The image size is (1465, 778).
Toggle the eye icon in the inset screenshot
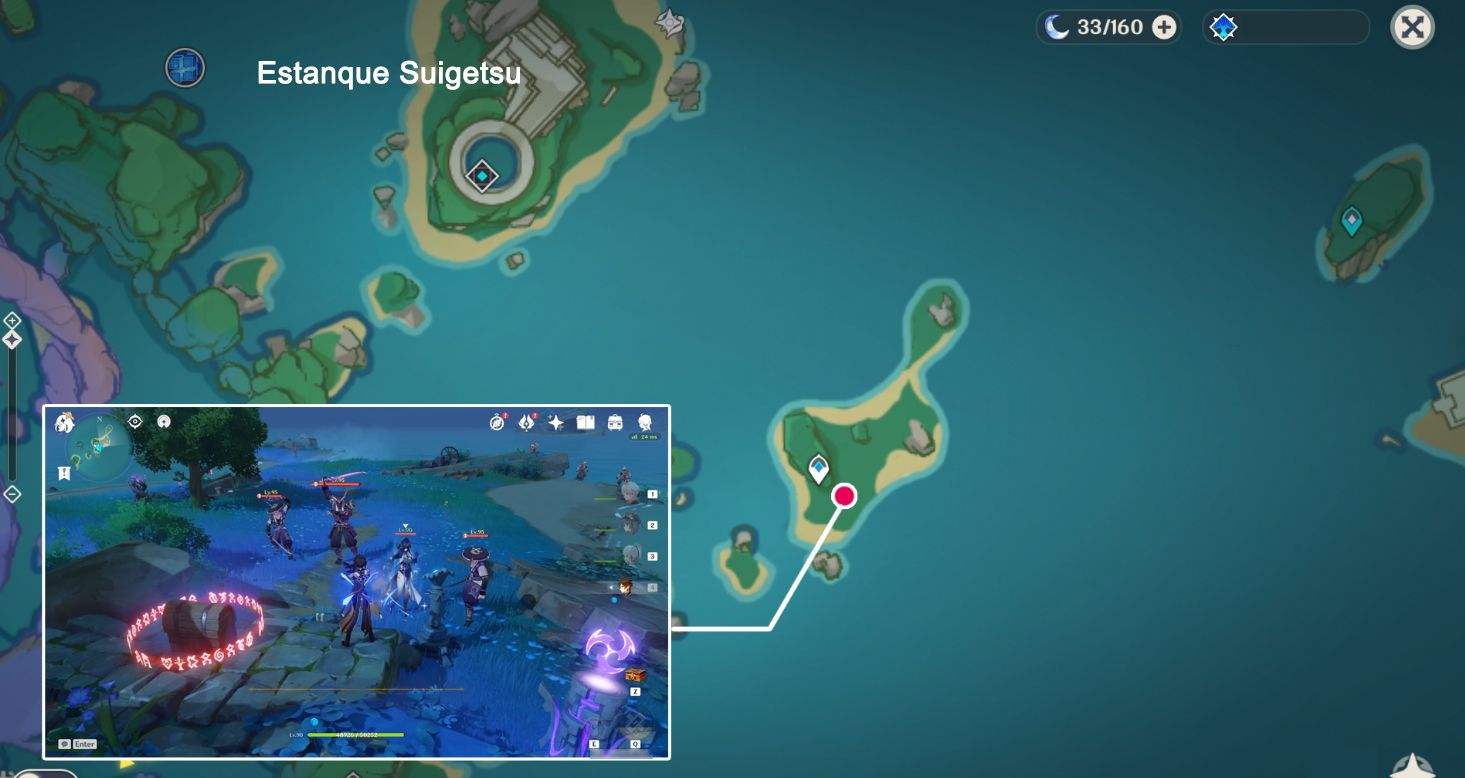pyautogui.click(x=135, y=421)
